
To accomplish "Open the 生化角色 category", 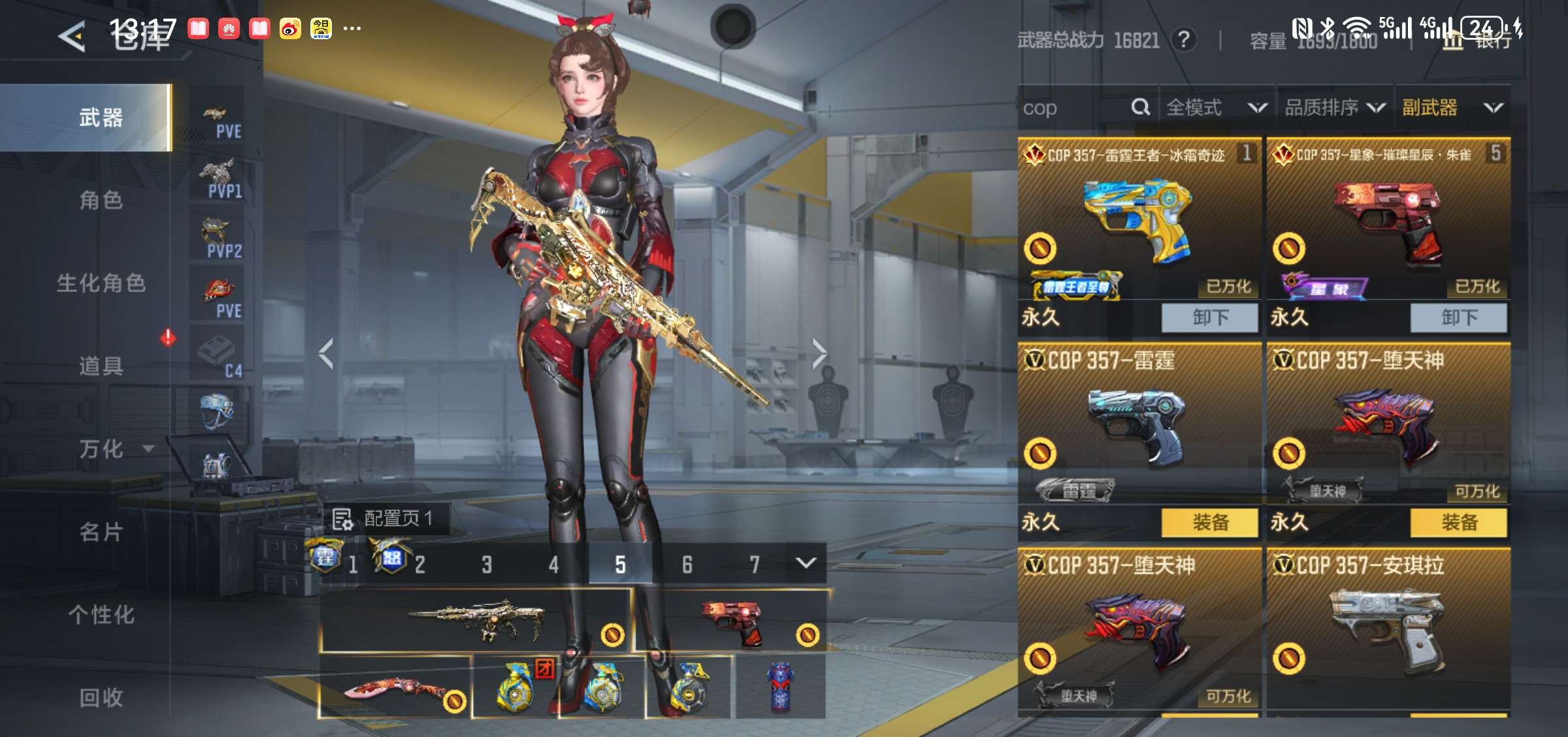I will (101, 283).
